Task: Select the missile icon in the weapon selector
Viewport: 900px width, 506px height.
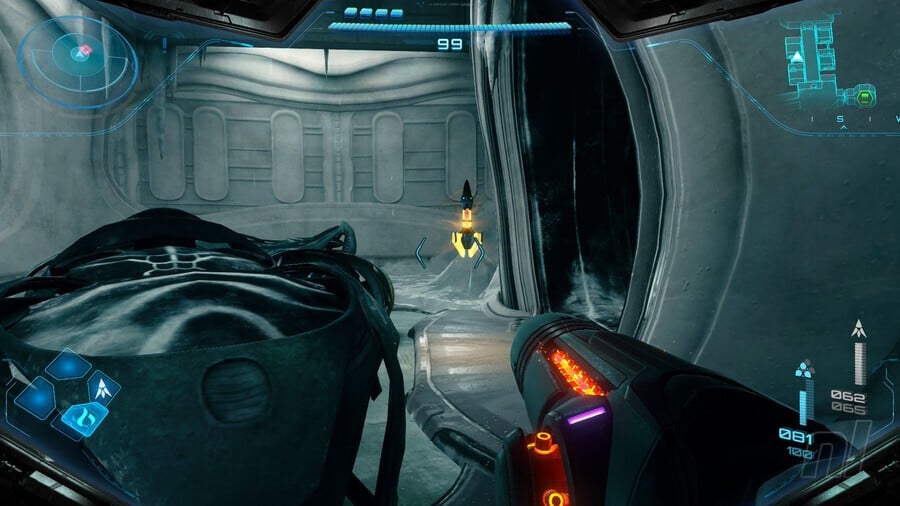Action: tap(103, 387)
